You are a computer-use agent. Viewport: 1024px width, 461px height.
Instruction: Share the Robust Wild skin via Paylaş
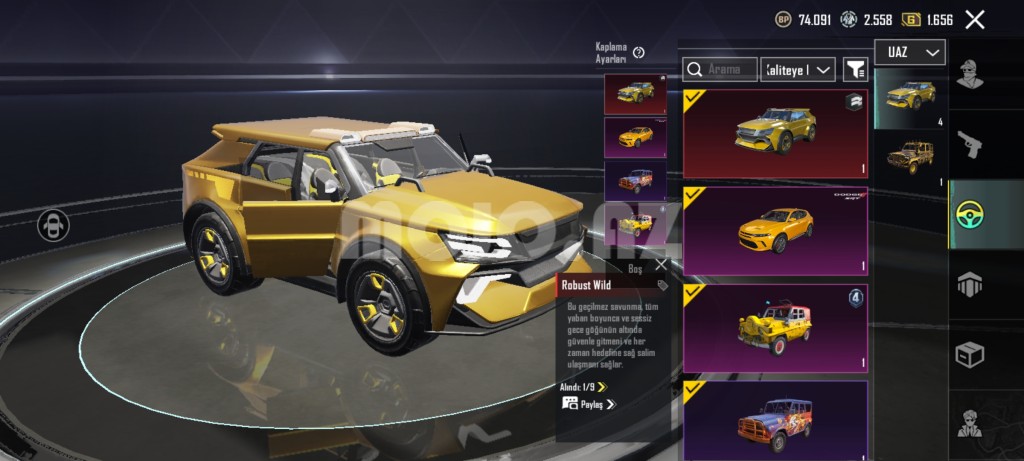589,404
